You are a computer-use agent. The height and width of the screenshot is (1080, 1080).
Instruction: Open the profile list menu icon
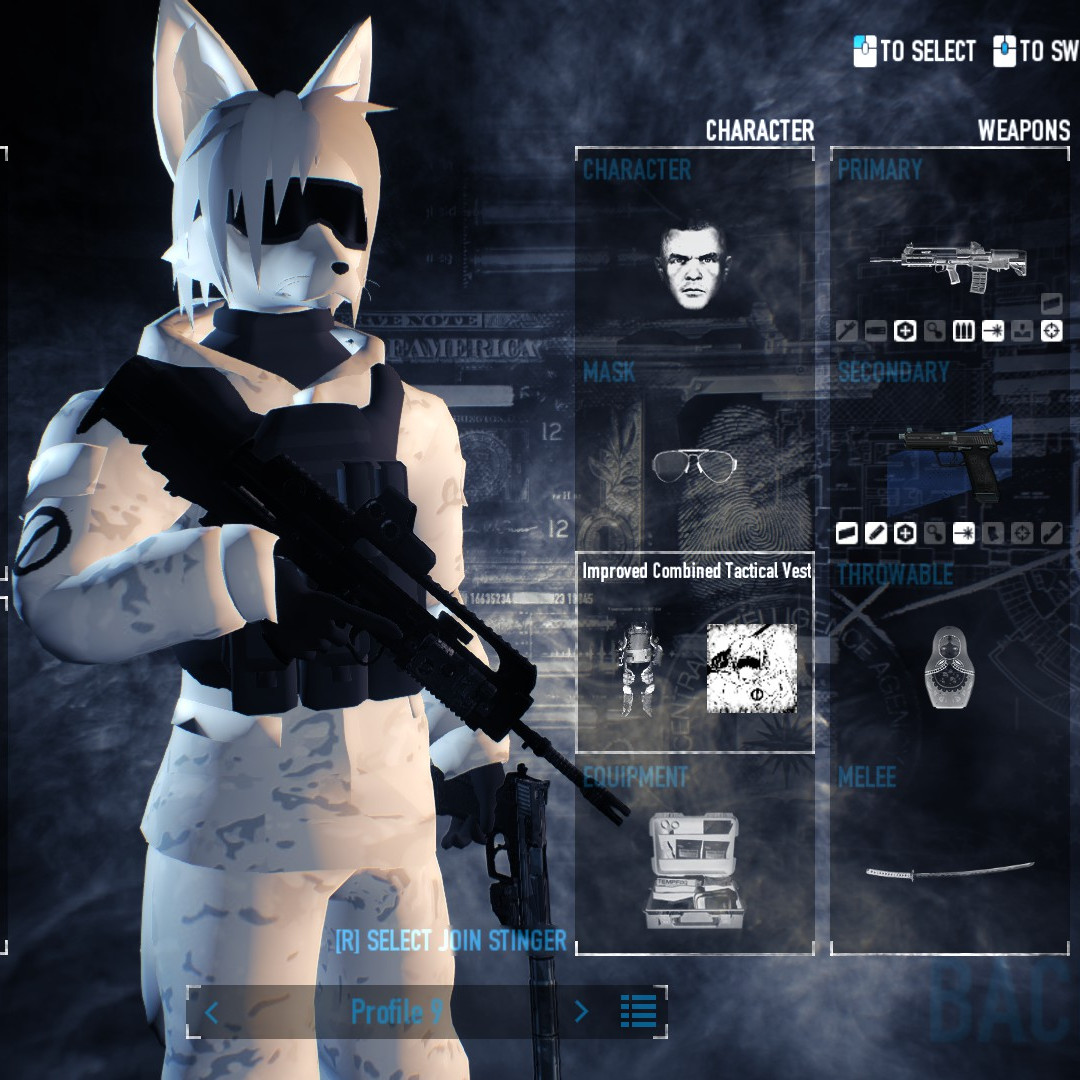pyautogui.click(x=638, y=1012)
